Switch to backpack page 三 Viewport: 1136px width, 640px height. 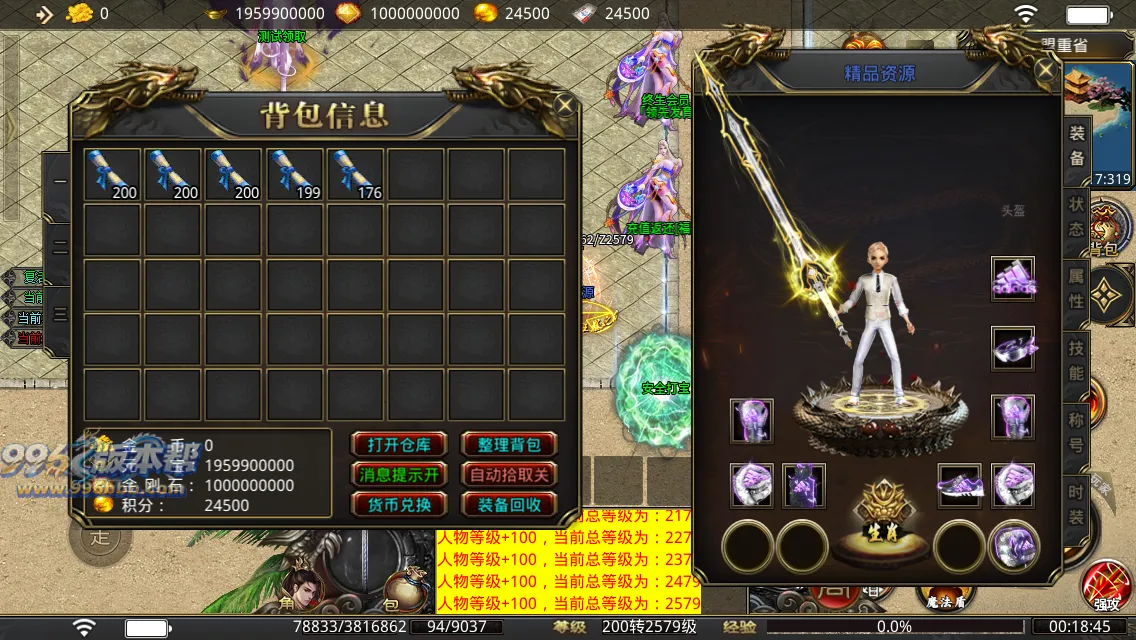click(x=60, y=314)
